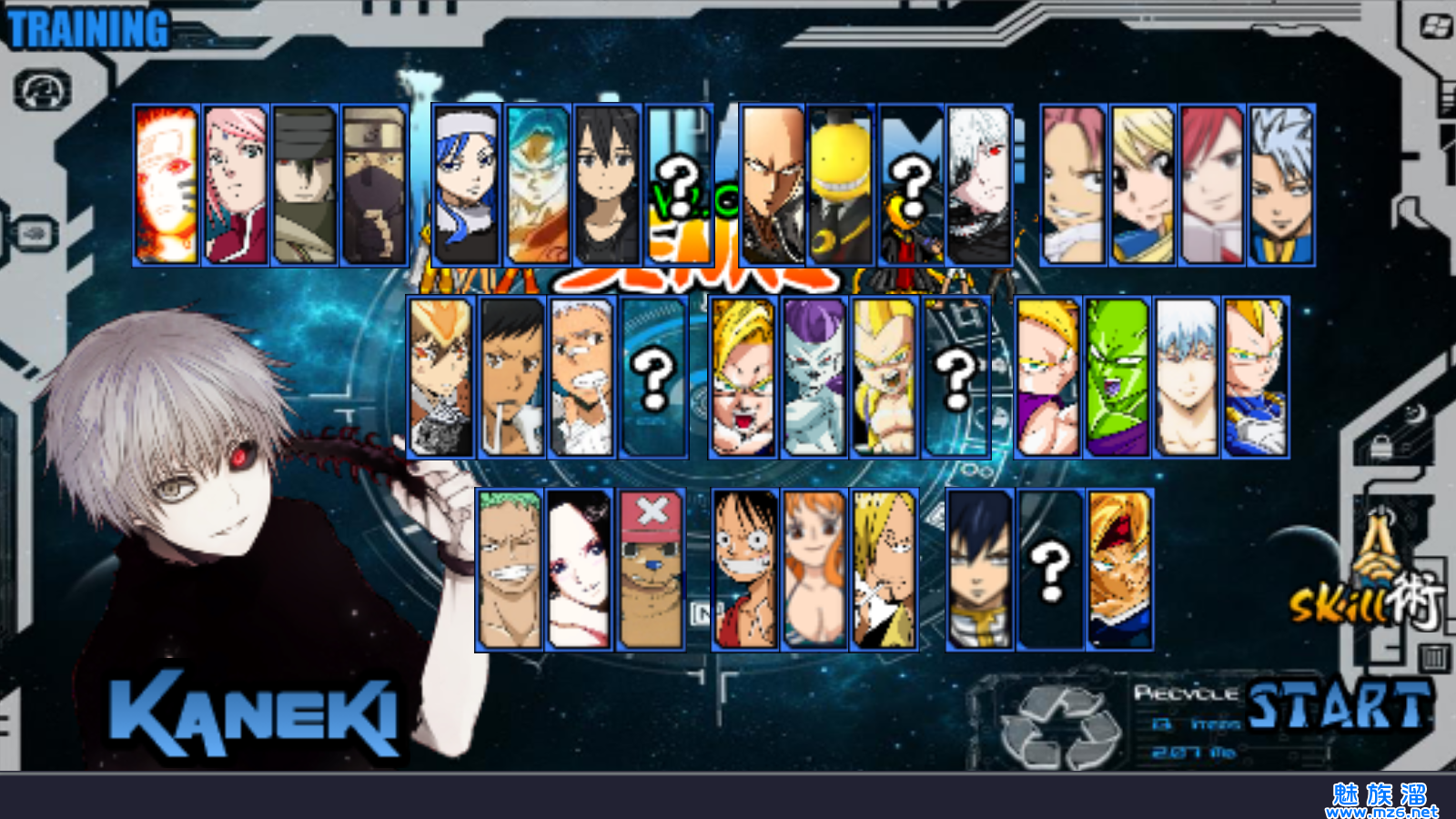This screenshot has width=1456, height=819.
Task: Pick blonde Sanji character tile
Action: (884, 570)
